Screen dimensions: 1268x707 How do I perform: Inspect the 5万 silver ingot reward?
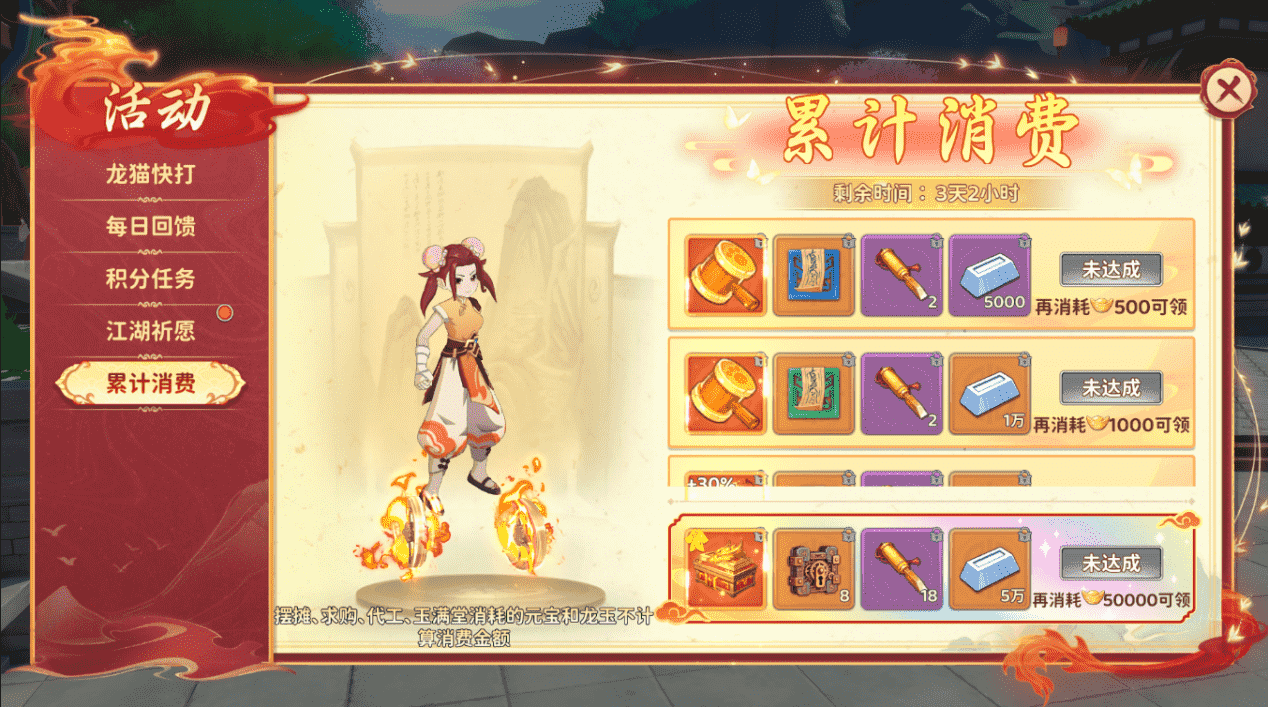(988, 569)
